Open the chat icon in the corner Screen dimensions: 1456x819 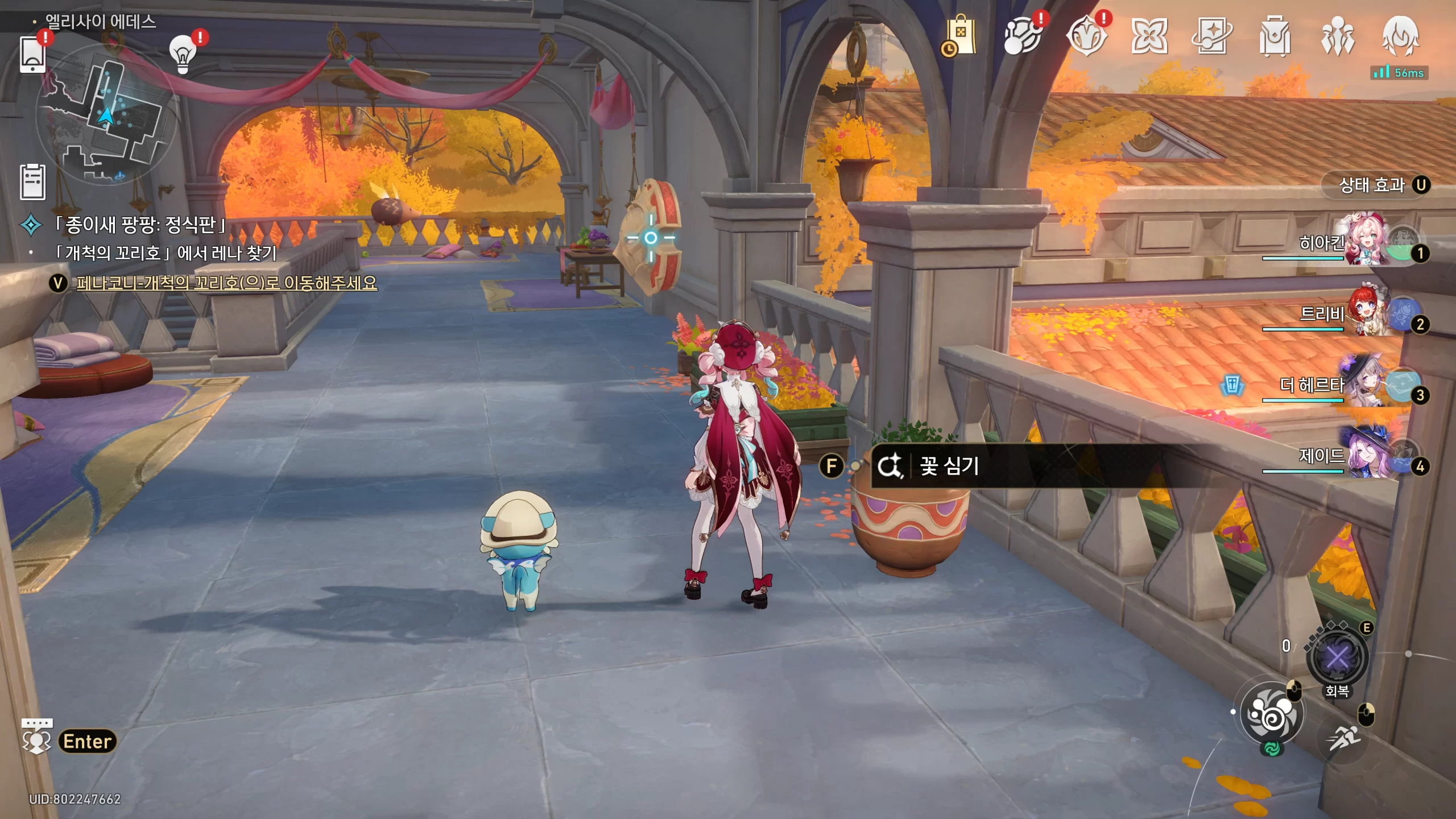[x=36, y=737]
